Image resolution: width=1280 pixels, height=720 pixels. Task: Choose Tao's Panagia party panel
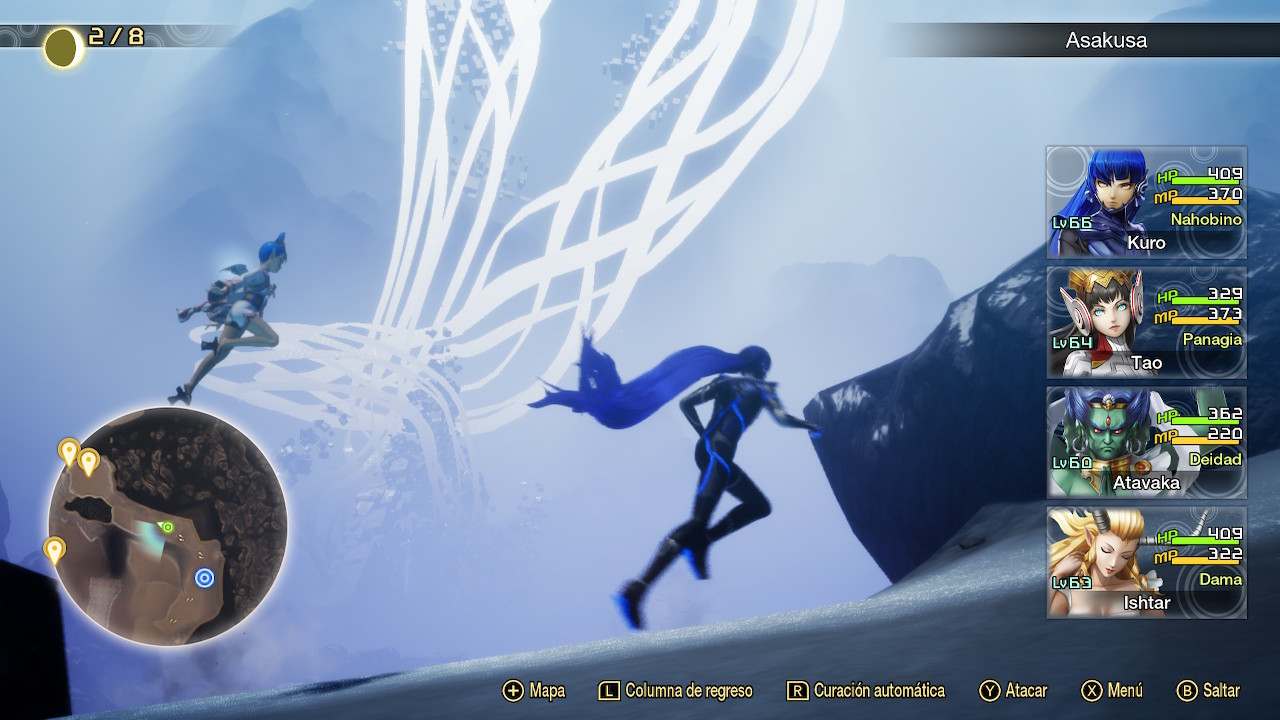[1146, 322]
